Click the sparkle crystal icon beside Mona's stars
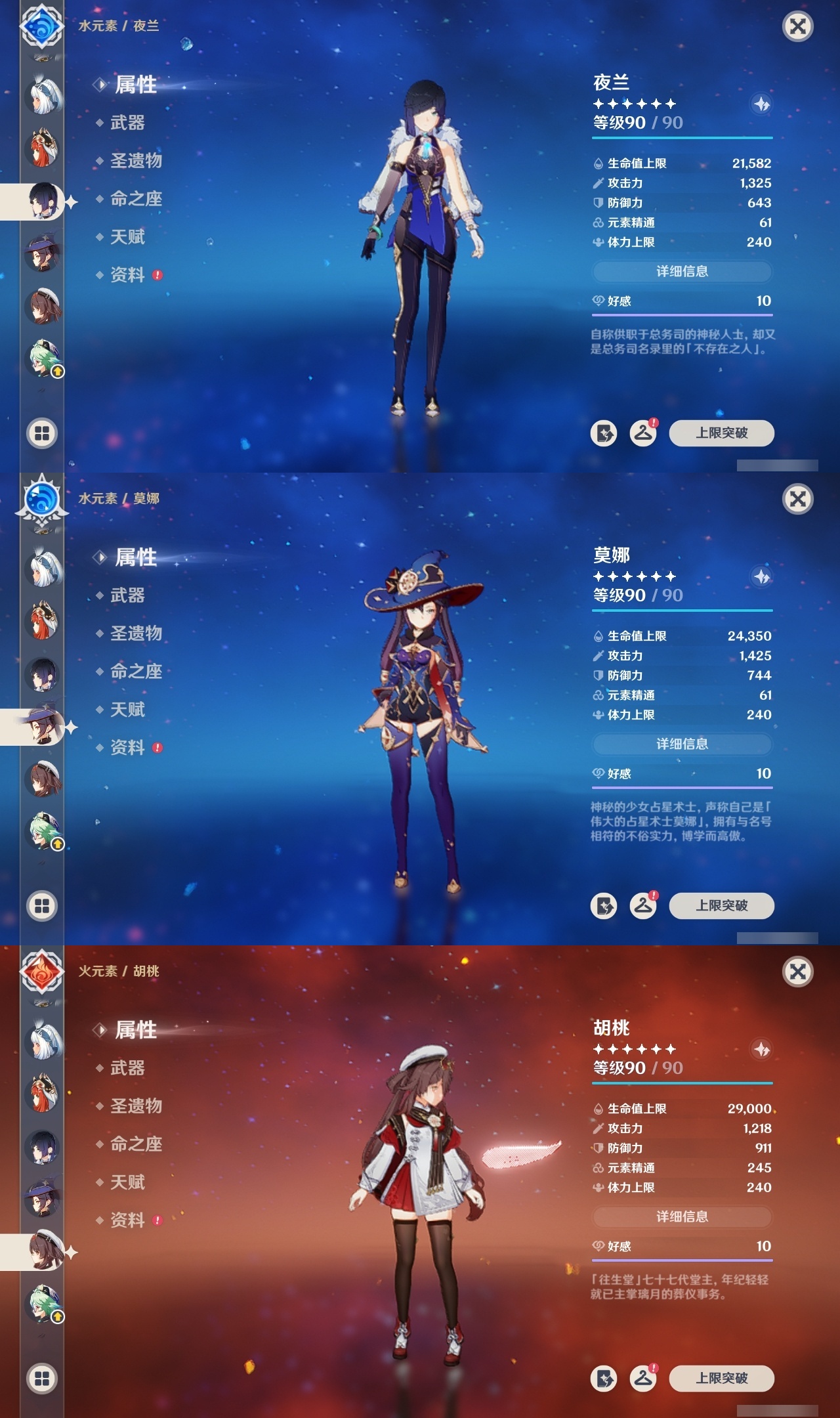 761,578
